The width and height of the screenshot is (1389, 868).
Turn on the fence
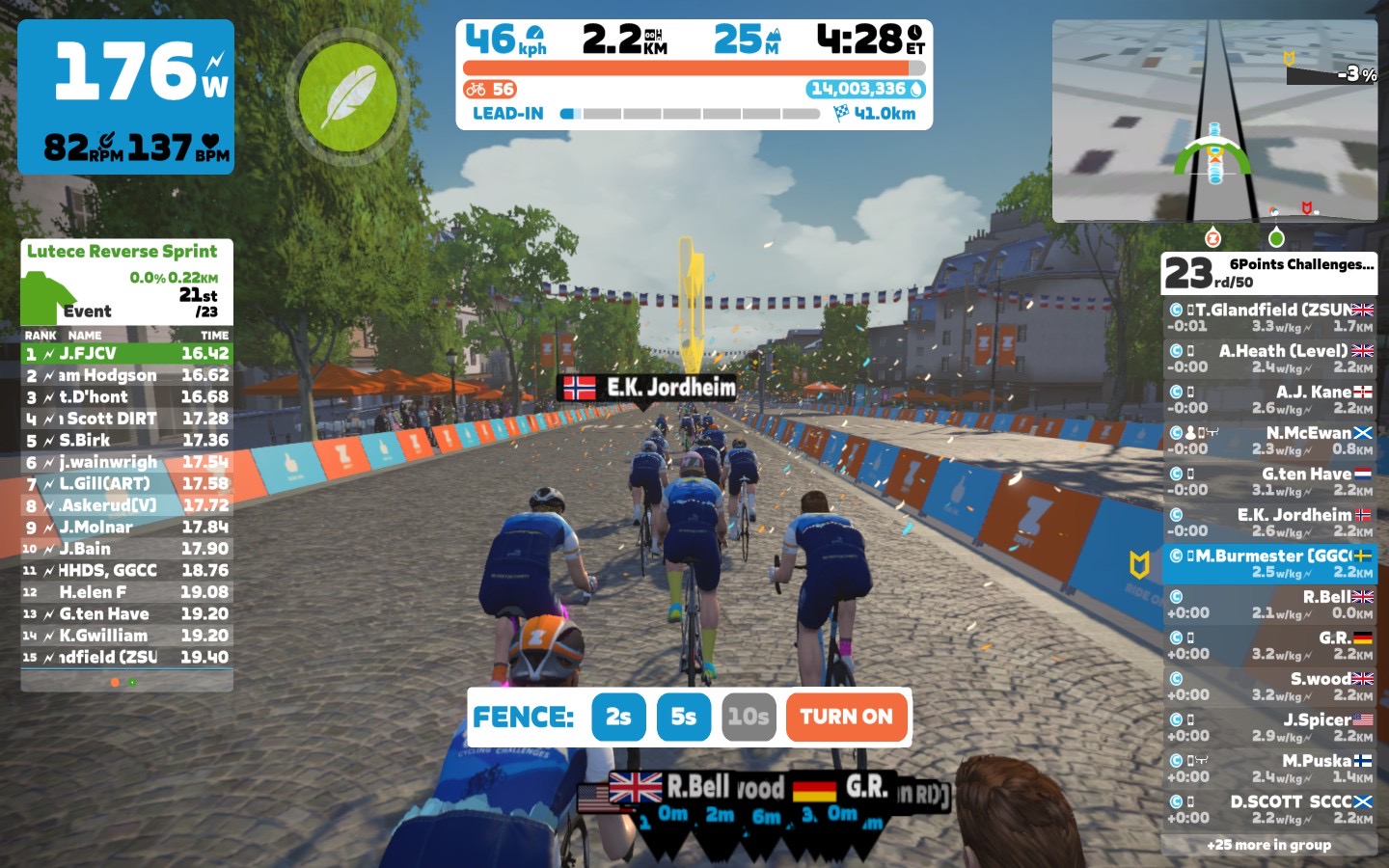click(846, 717)
